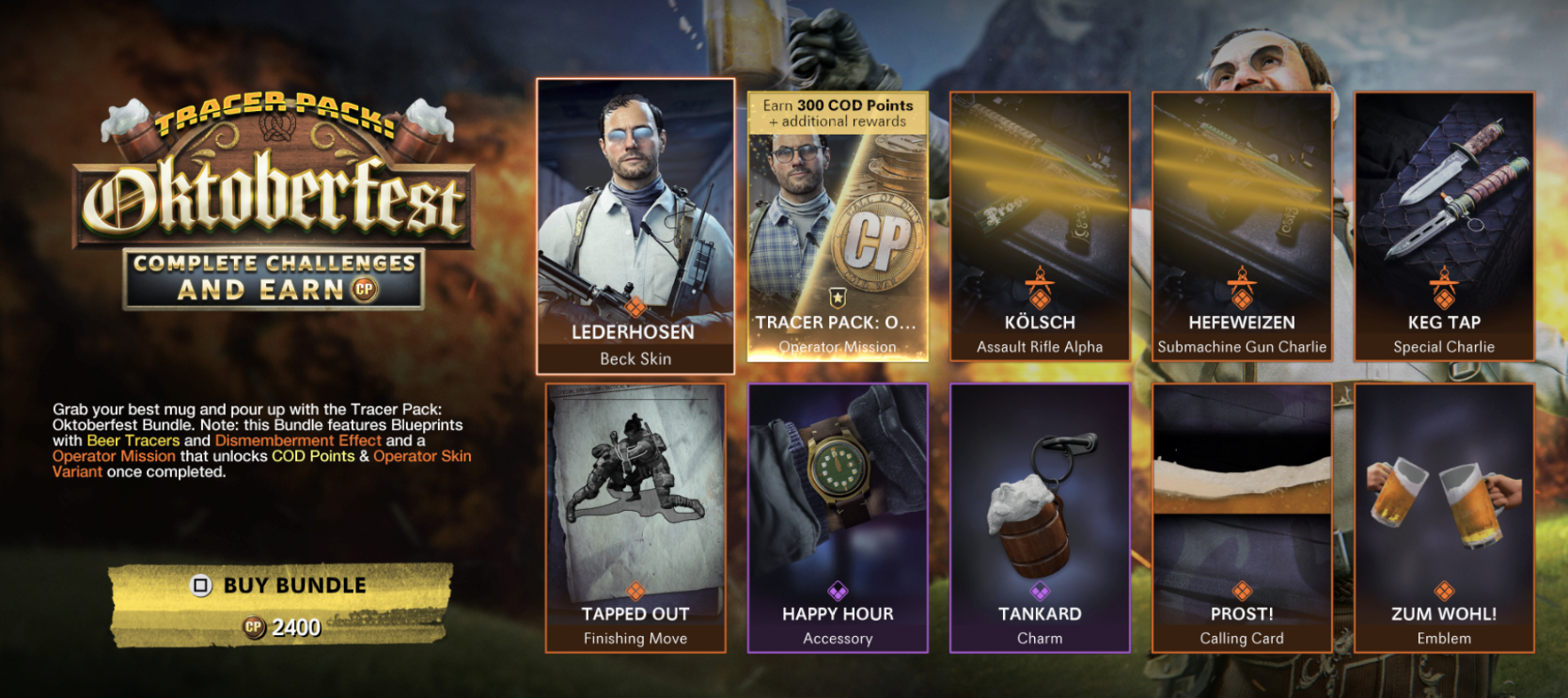The image size is (1568, 698).
Task: Select the Happy Hour watch accessory
Action: coord(838,517)
